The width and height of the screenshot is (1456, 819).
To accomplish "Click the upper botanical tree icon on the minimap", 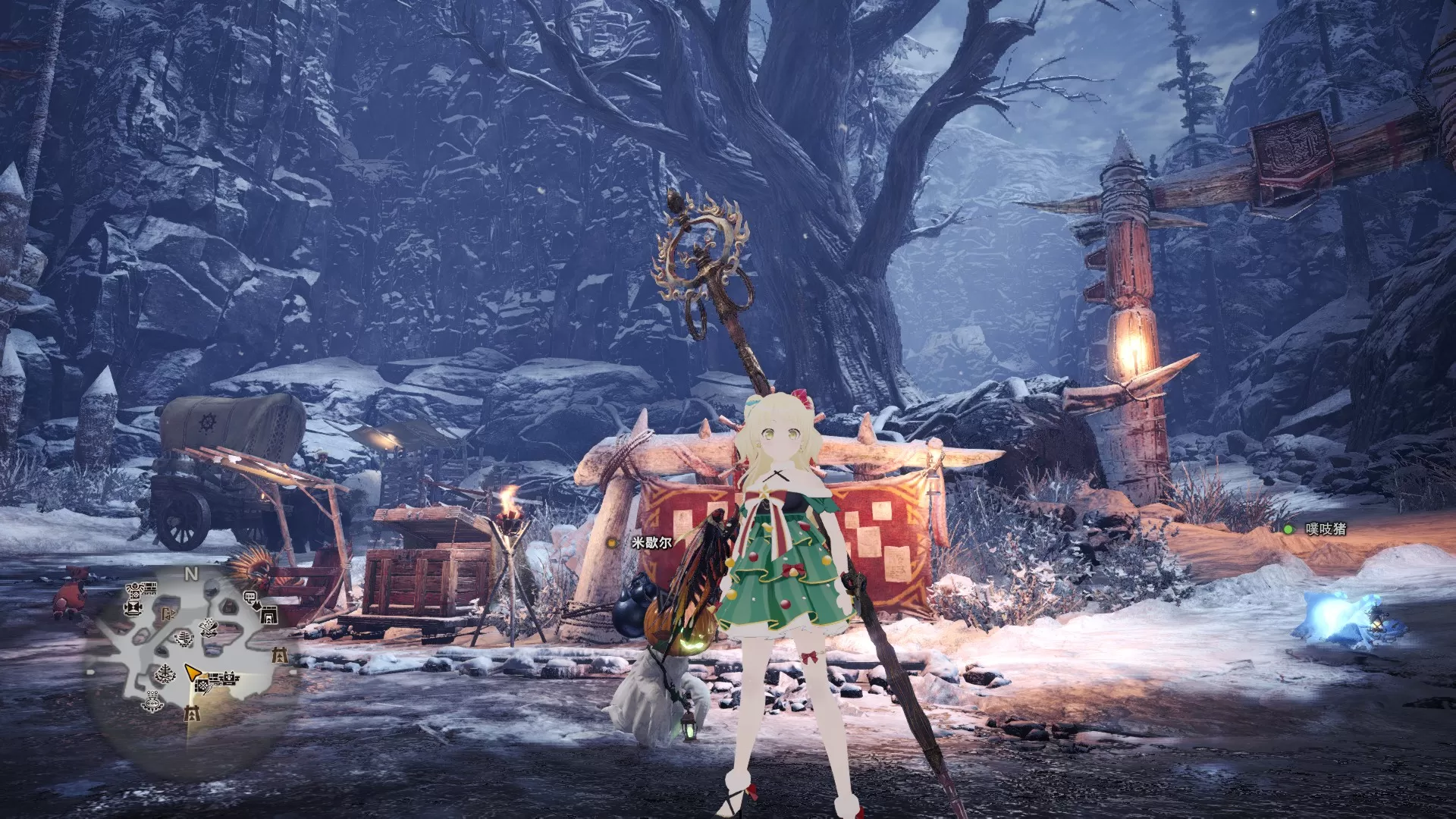I will [184, 639].
